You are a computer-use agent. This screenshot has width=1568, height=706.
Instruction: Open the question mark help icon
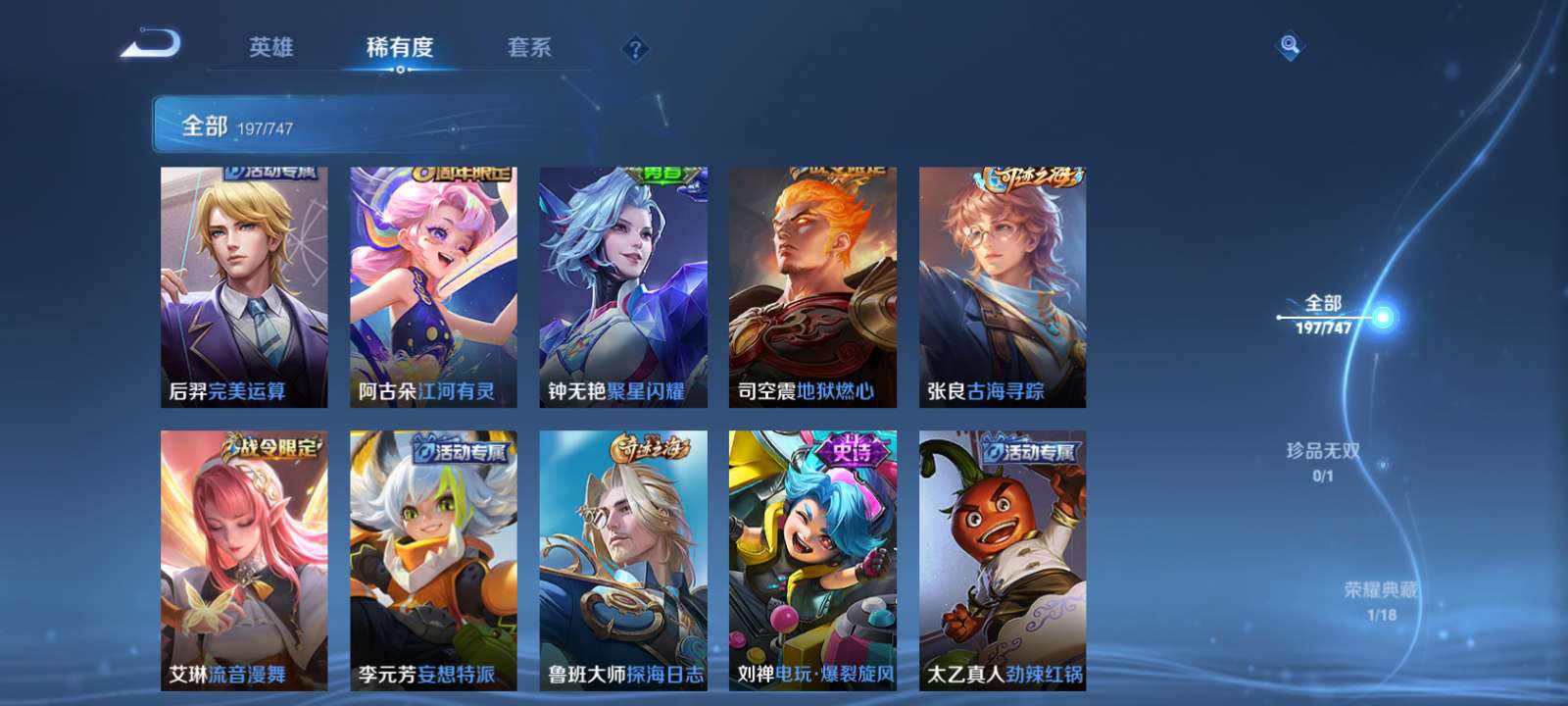click(635, 48)
